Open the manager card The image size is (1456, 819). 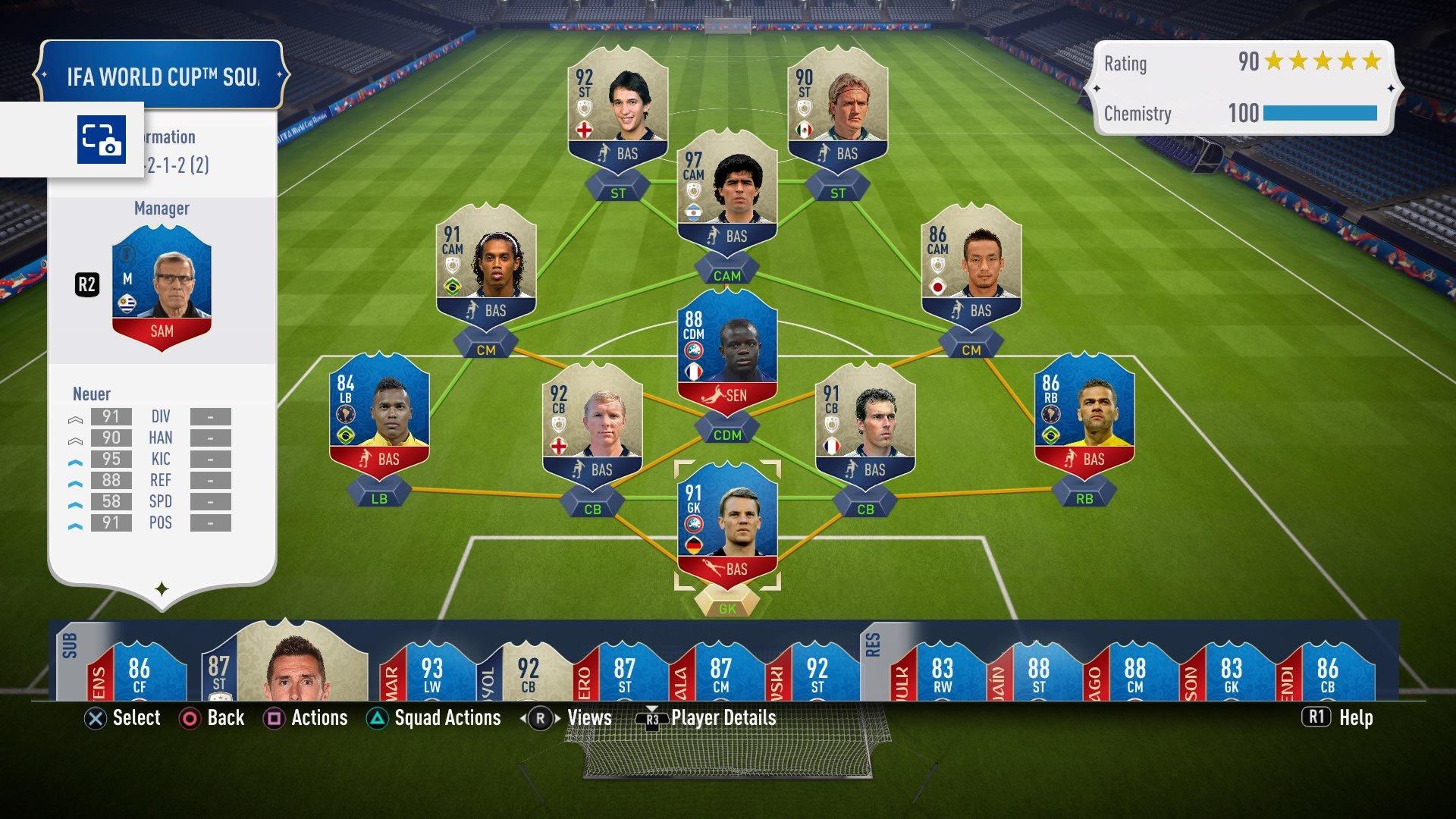[162, 297]
